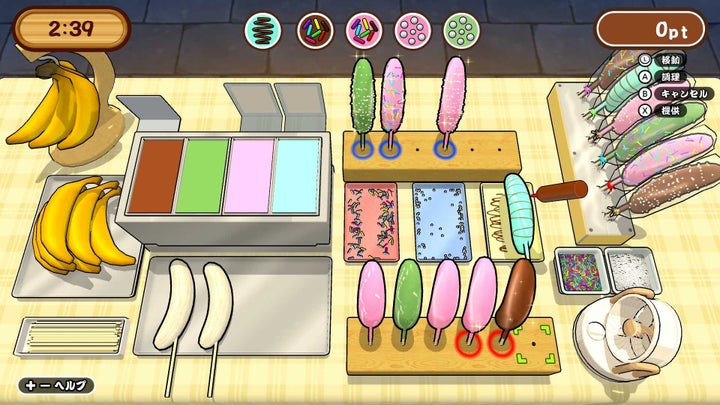The width and height of the screenshot is (720, 405).
Task: Choose the green matcha dip tray
Action: pos(204,175)
